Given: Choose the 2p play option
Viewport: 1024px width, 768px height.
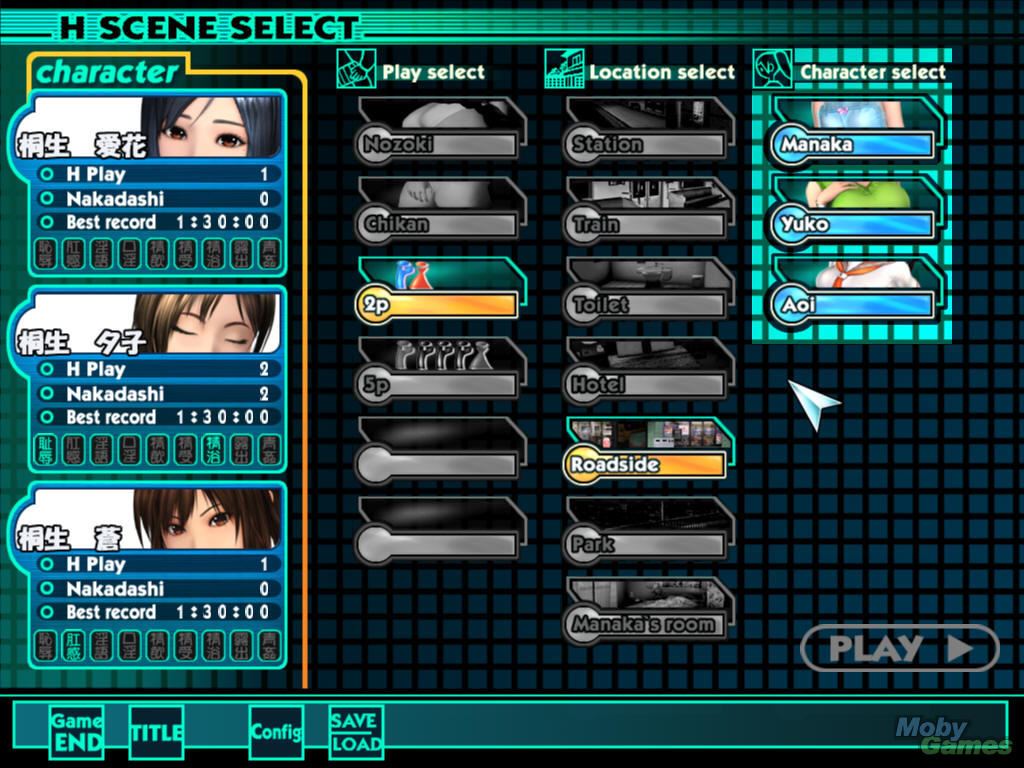Looking at the screenshot, I should click(438, 304).
